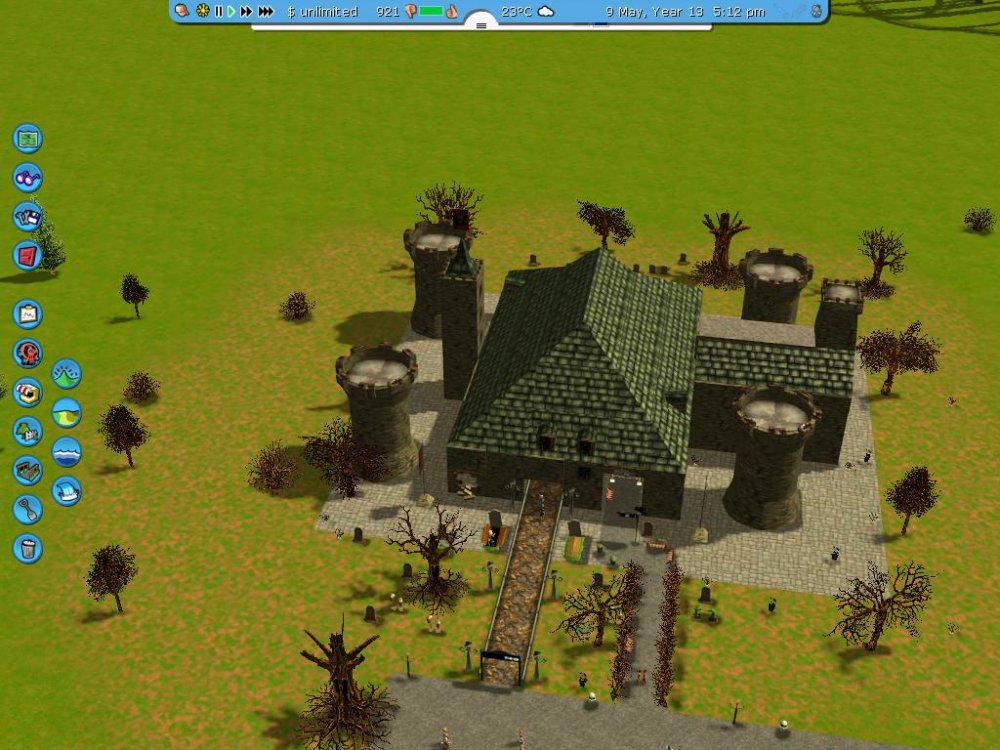The height and width of the screenshot is (750, 1000).
Task: Expand the top bar pull-down handle
Action: pos(481,24)
